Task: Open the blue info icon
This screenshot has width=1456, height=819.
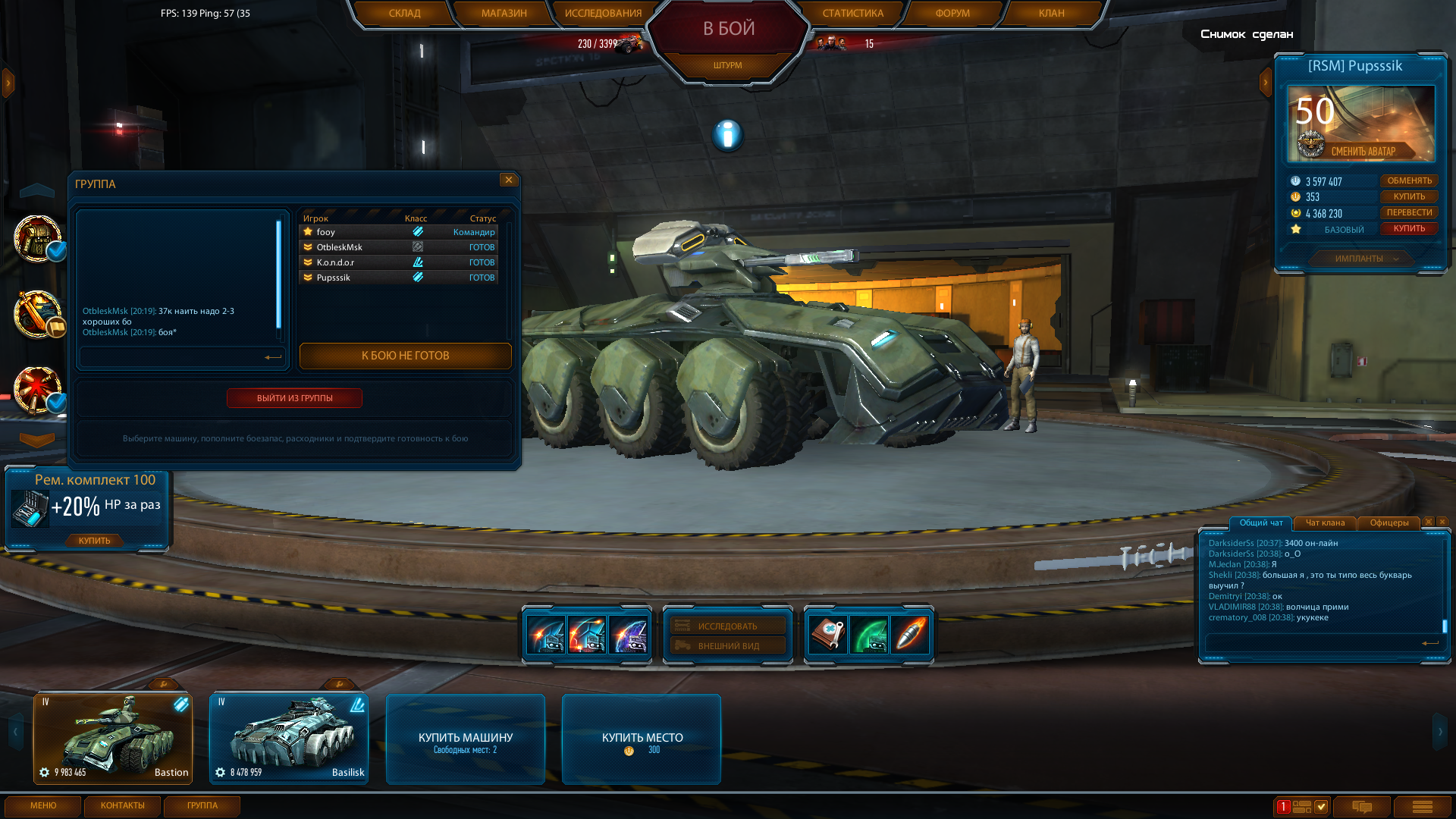Action: [x=727, y=135]
